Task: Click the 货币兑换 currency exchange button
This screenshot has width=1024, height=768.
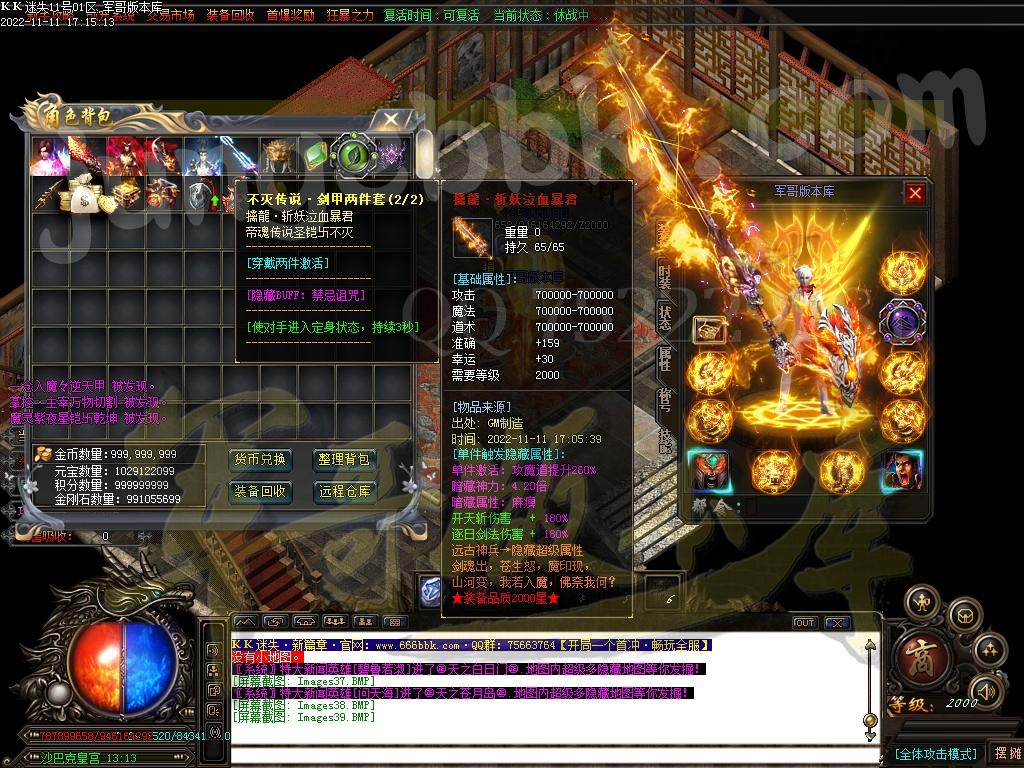Action: (260, 460)
